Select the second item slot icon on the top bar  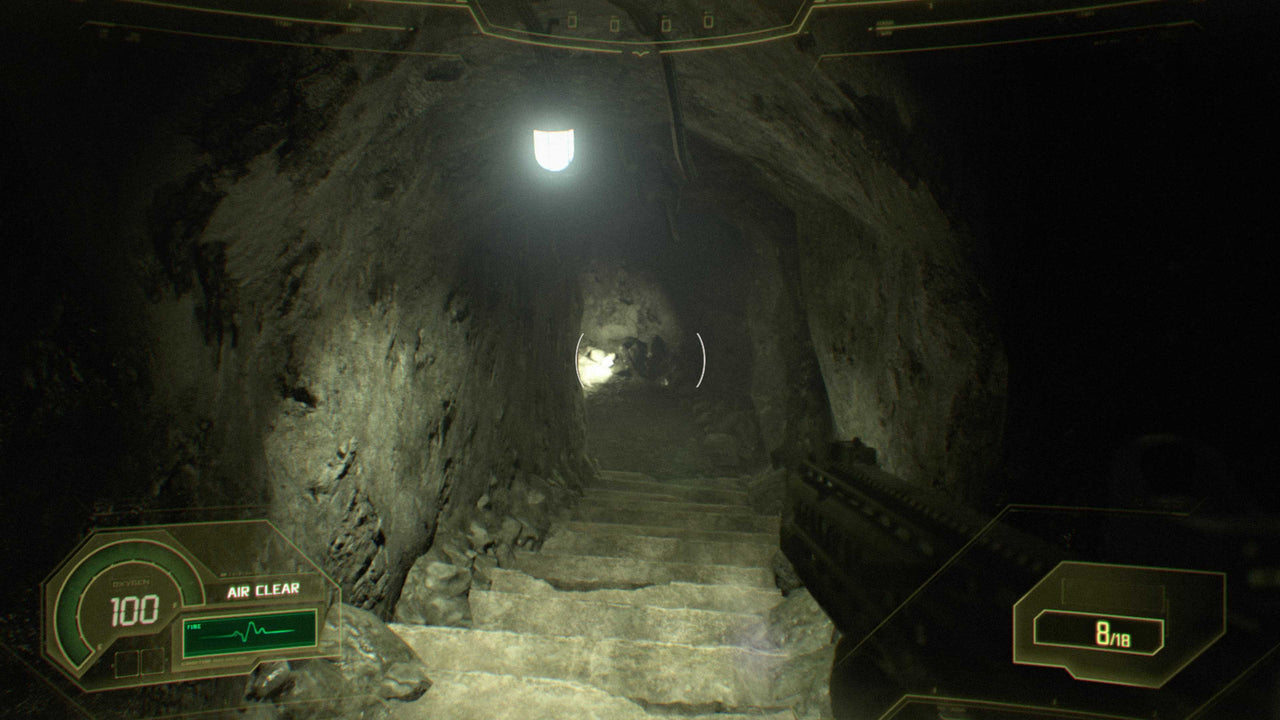click(614, 22)
